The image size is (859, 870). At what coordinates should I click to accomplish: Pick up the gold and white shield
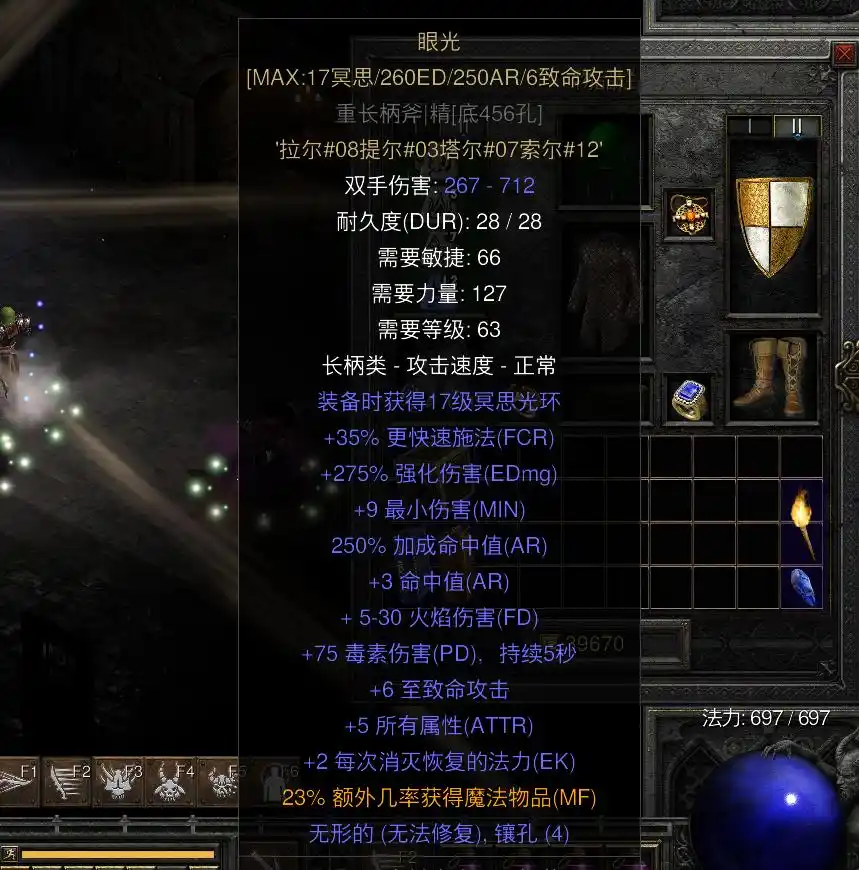[x=772, y=226]
